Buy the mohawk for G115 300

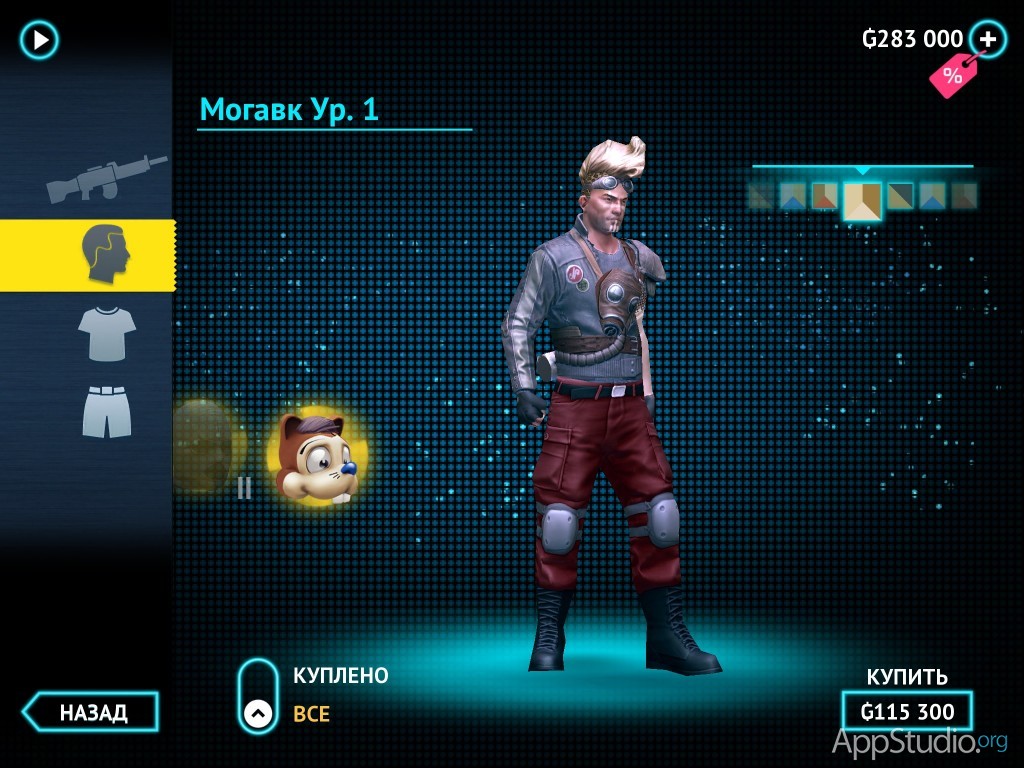point(906,712)
